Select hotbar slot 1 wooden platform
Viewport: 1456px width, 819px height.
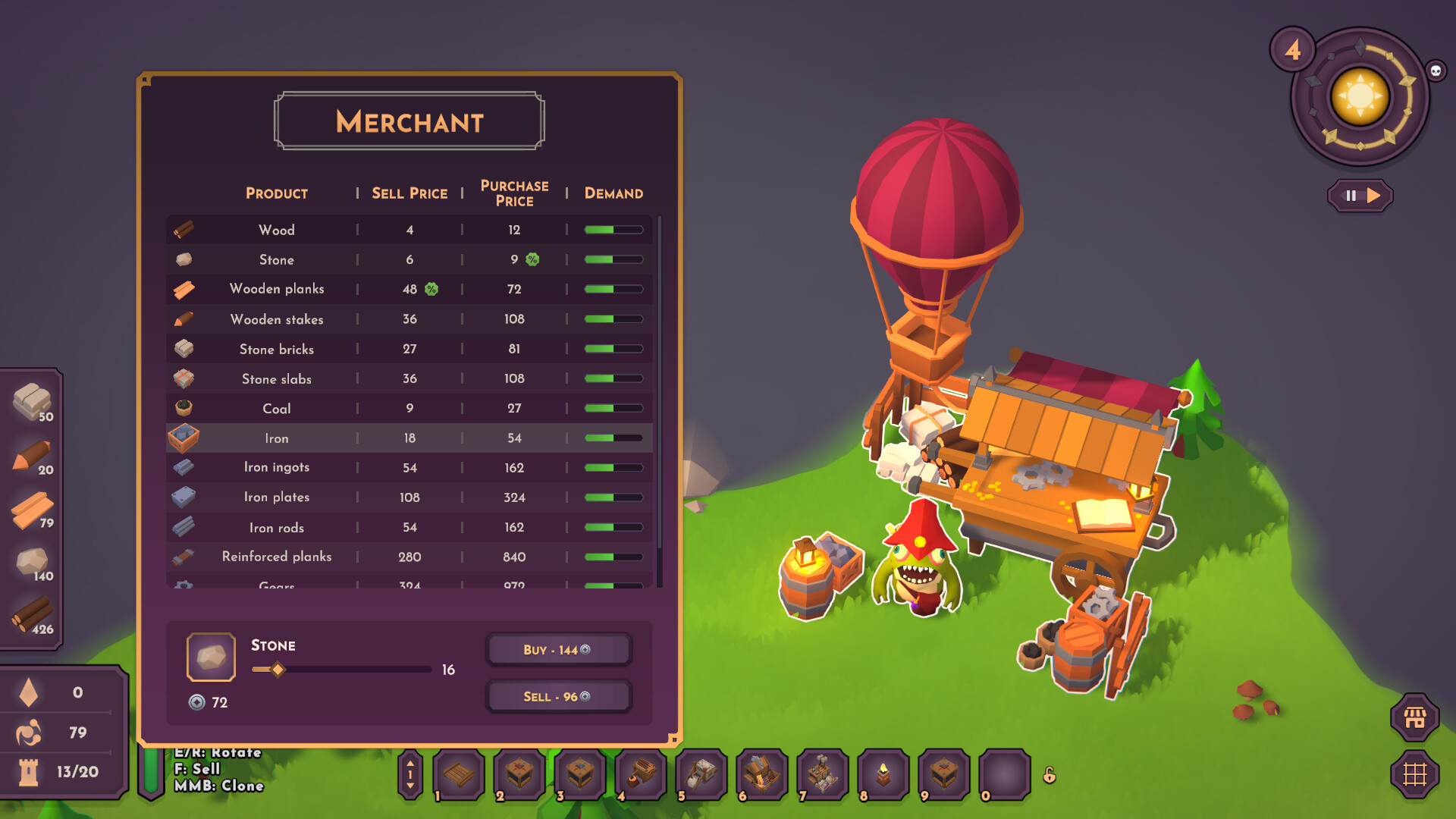(459, 774)
